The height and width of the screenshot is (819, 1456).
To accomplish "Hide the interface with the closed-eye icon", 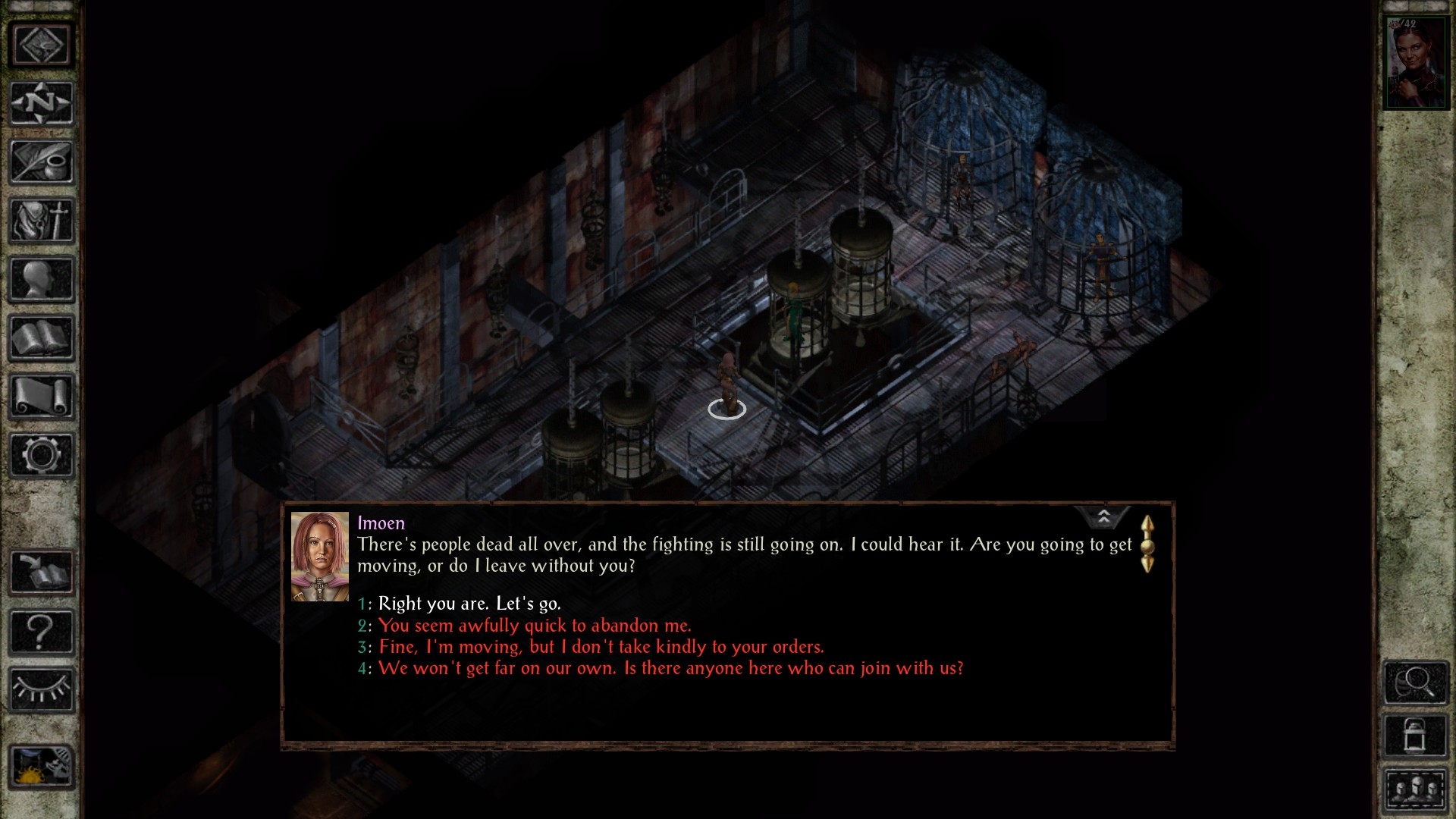I will (x=42, y=689).
